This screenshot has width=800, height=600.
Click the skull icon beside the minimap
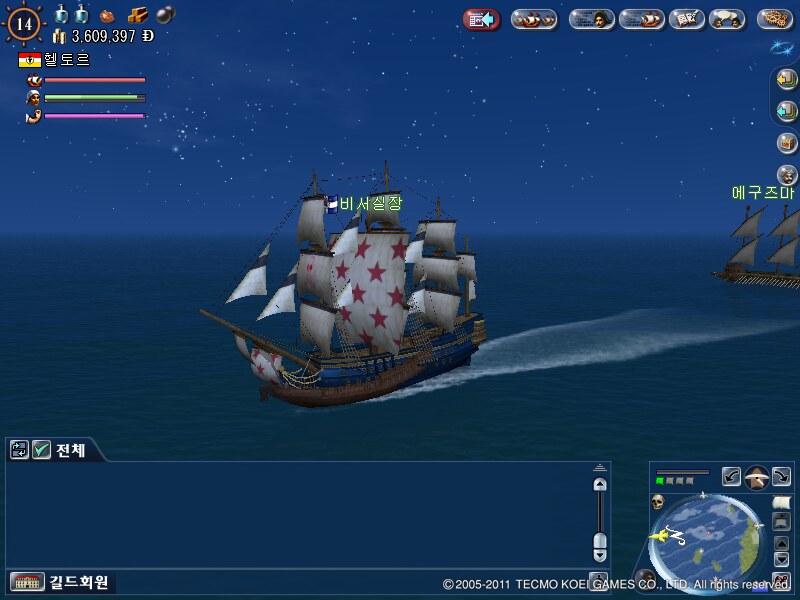coord(658,501)
